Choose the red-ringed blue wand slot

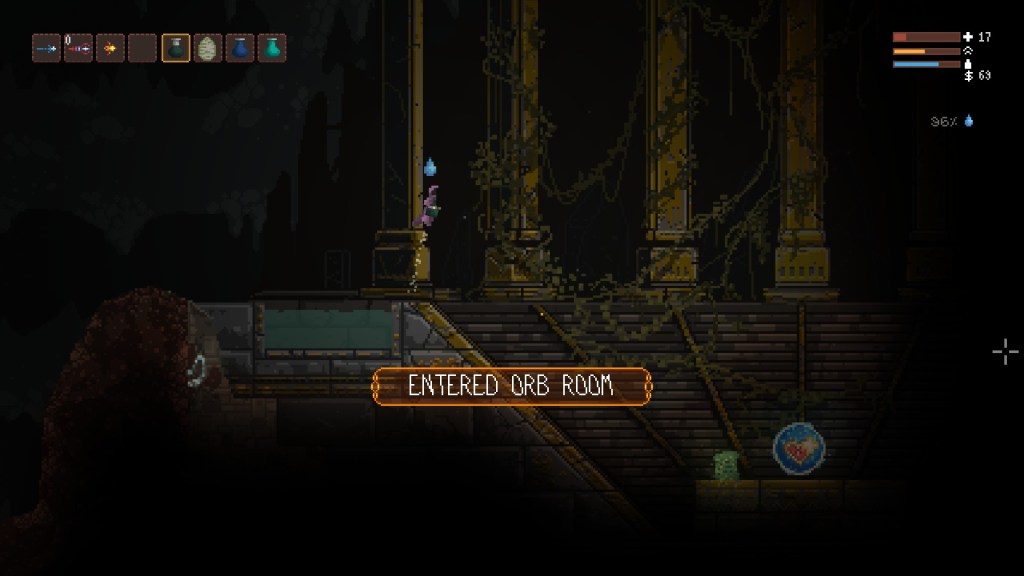pos(78,48)
